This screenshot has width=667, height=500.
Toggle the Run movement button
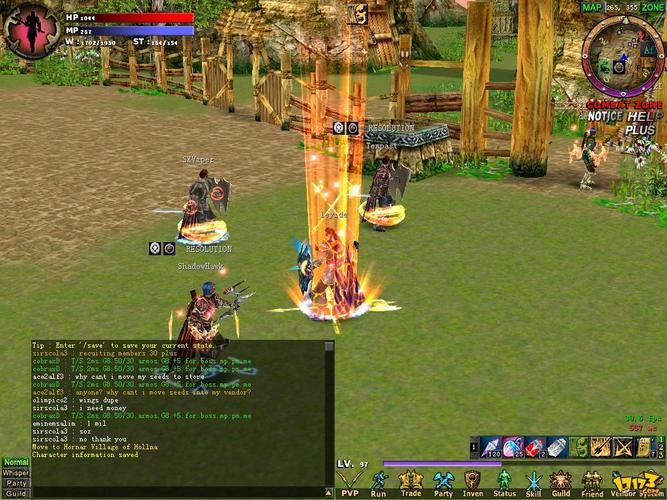pyautogui.click(x=378, y=482)
